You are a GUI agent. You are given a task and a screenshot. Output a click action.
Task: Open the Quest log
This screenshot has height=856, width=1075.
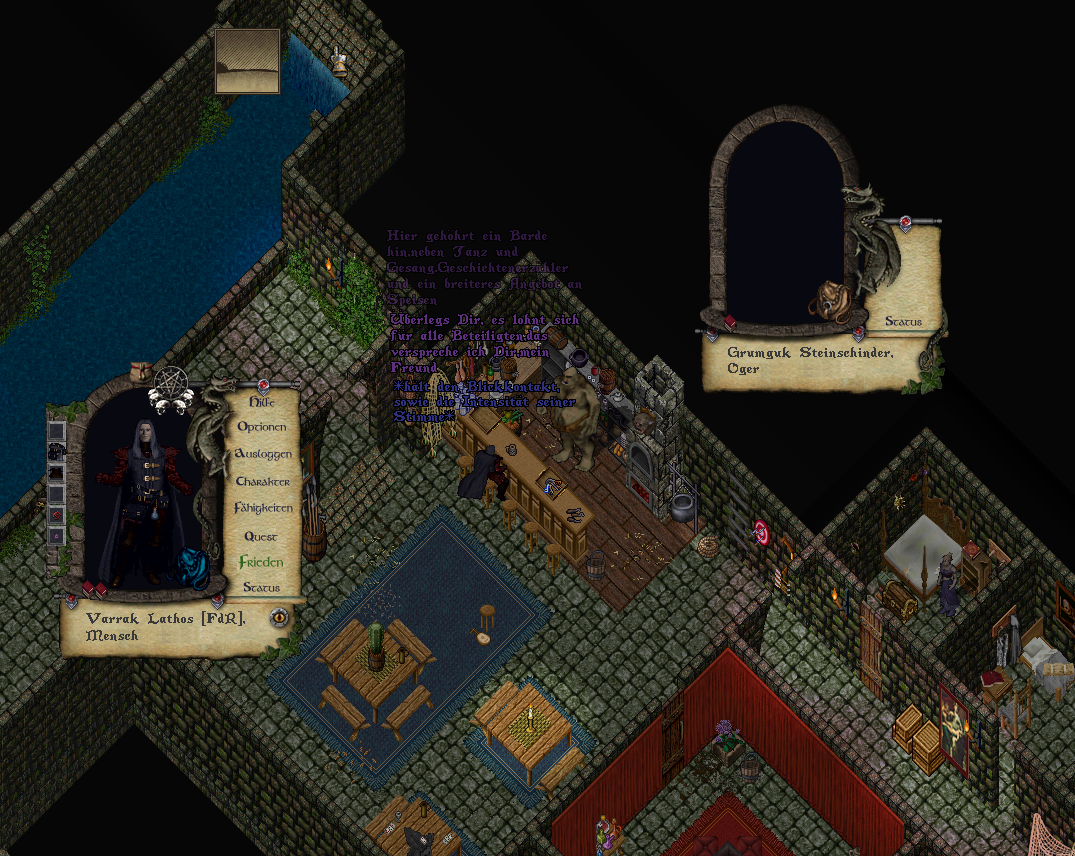[x=261, y=536]
